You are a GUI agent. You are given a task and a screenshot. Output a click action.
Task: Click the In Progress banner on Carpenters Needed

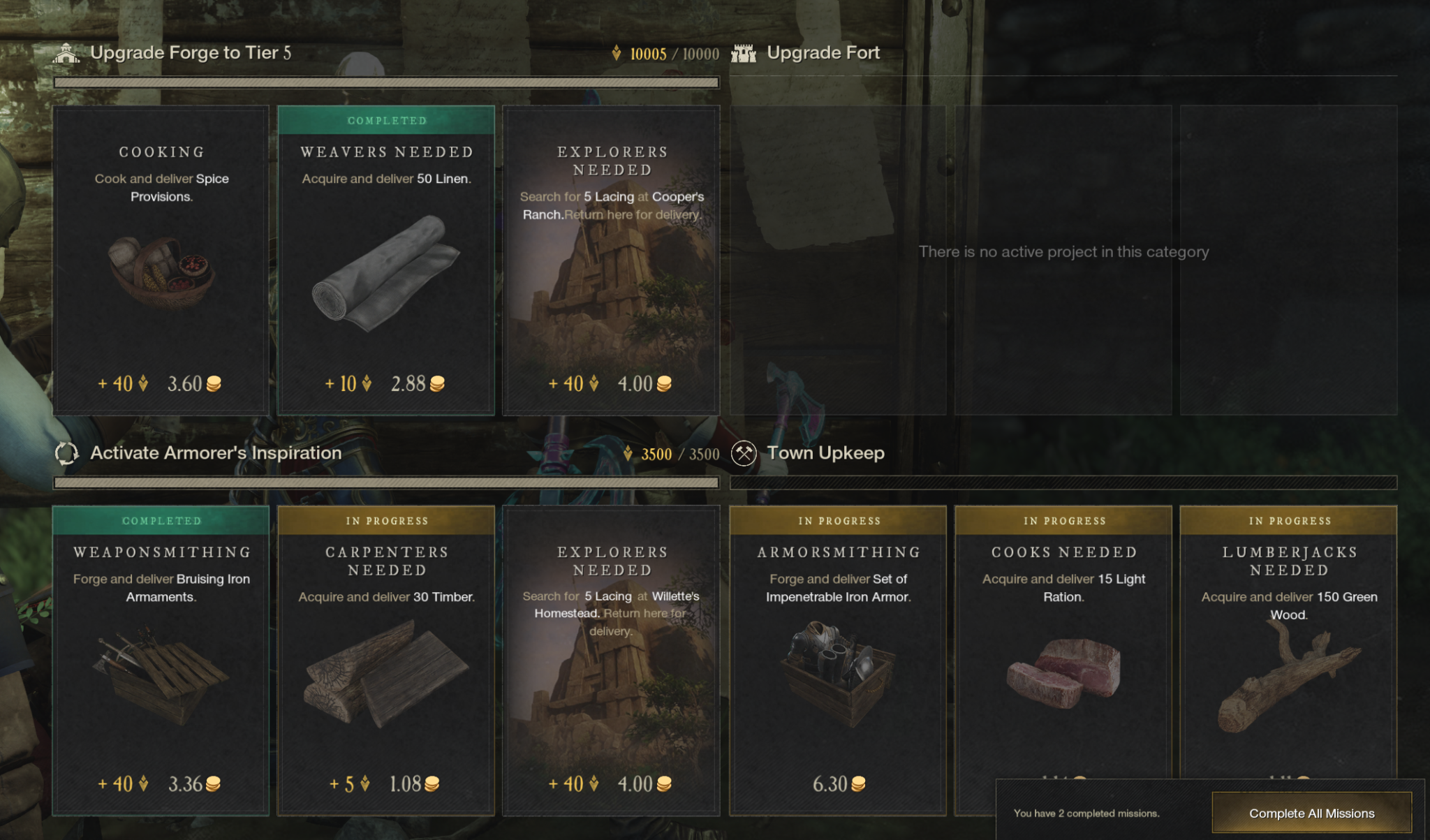(x=385, y=520)
